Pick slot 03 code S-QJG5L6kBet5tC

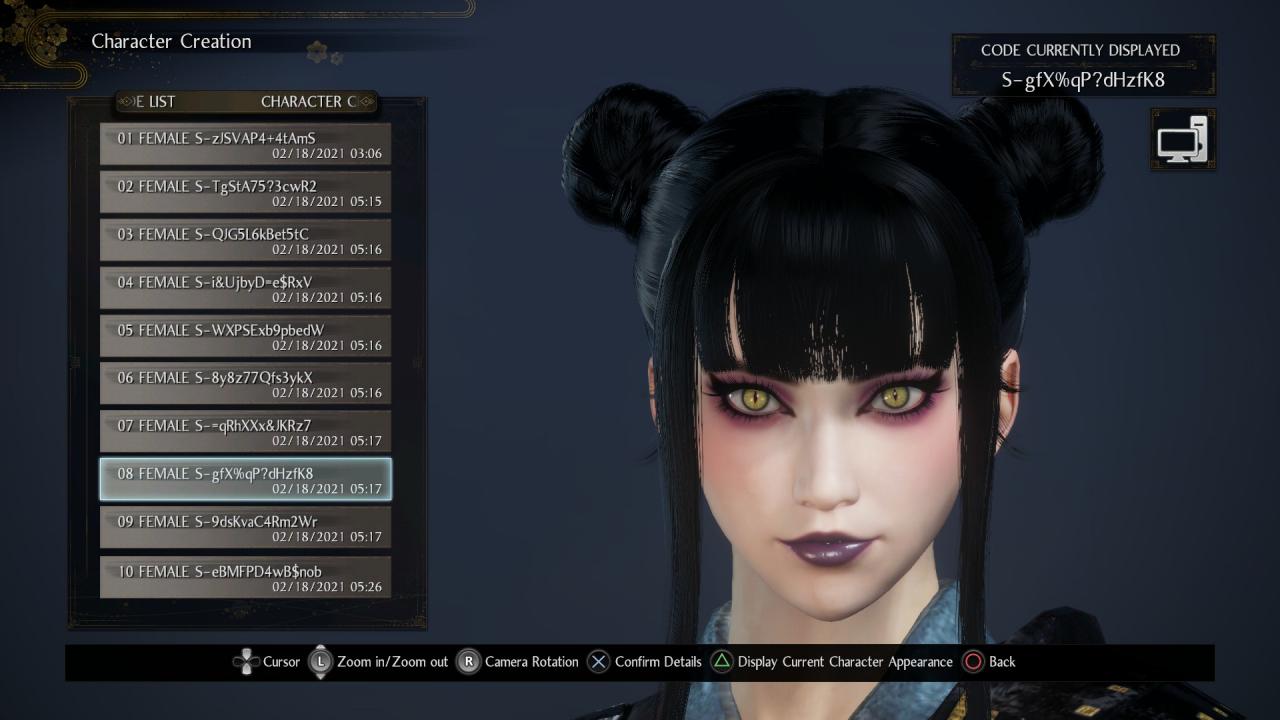245,240
